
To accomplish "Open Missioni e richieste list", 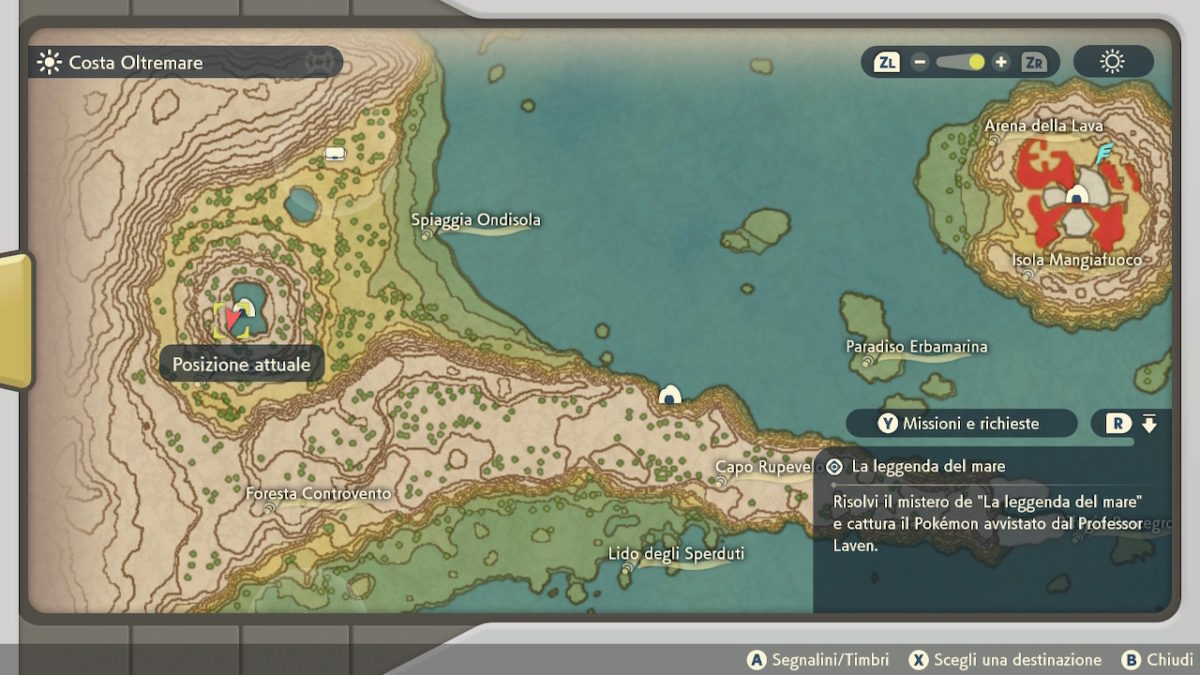I will (x=959, y=423).
